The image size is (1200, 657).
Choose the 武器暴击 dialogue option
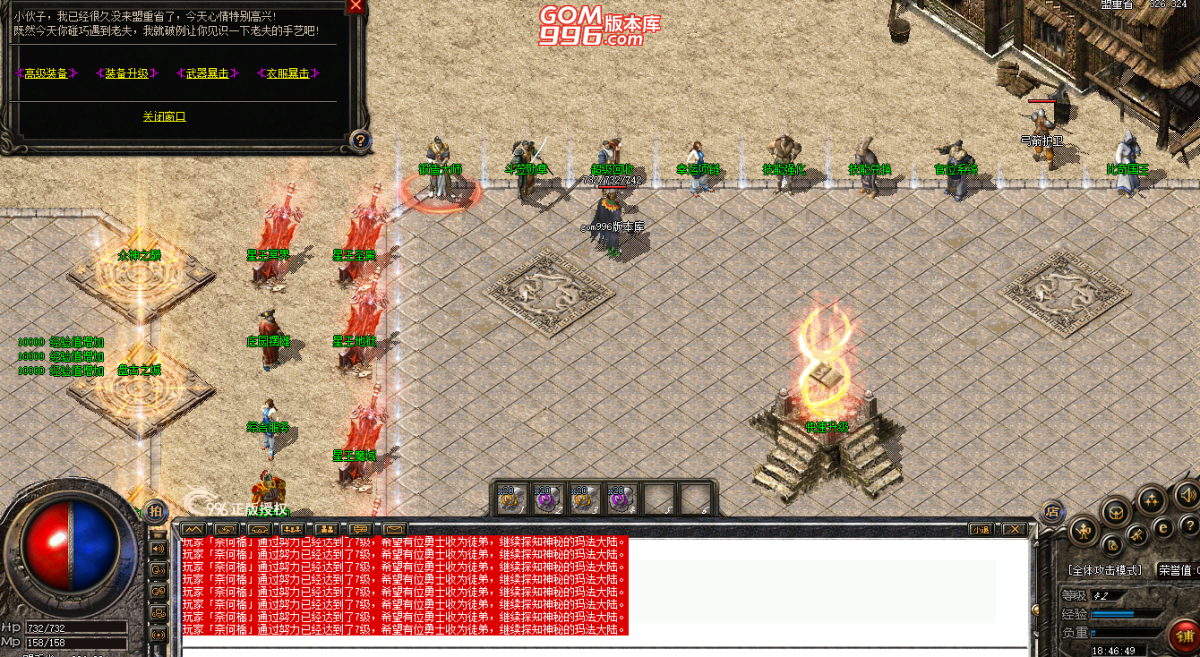(207, 73)
